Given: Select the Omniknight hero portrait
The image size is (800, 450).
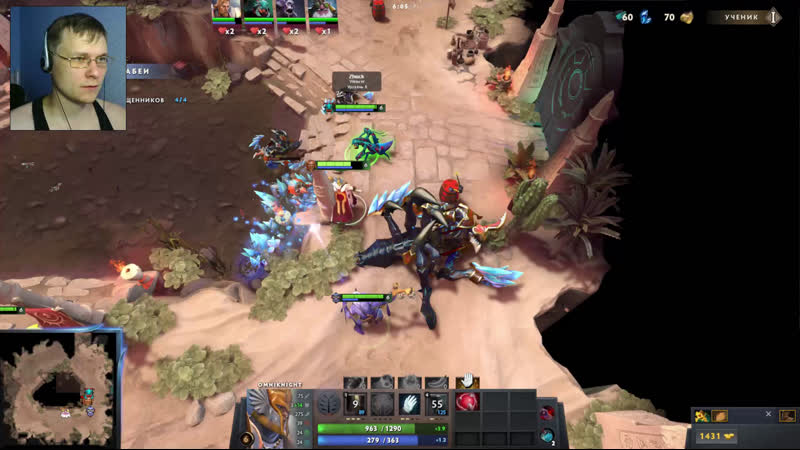Looking at the screenshot, I should (x=270, y=417).
